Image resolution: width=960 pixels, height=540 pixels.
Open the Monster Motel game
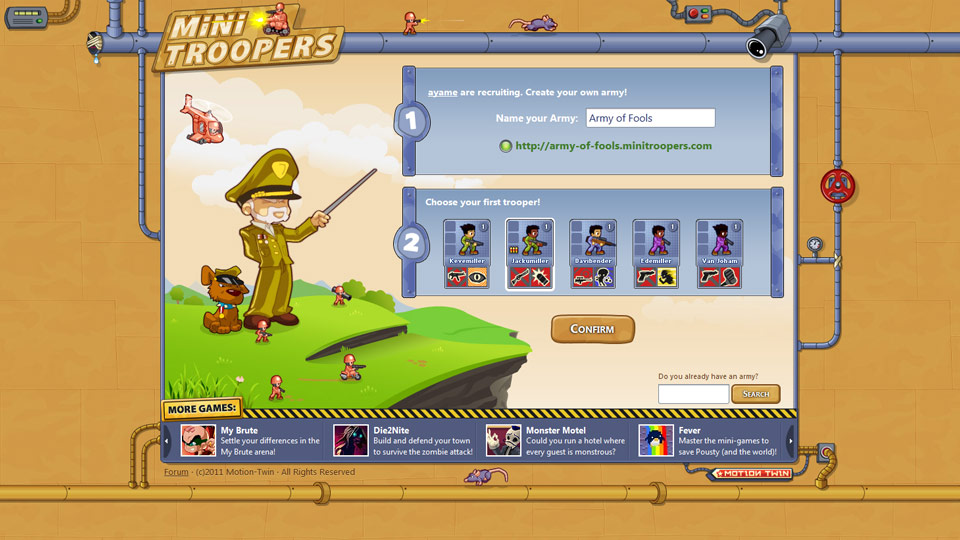555,440
